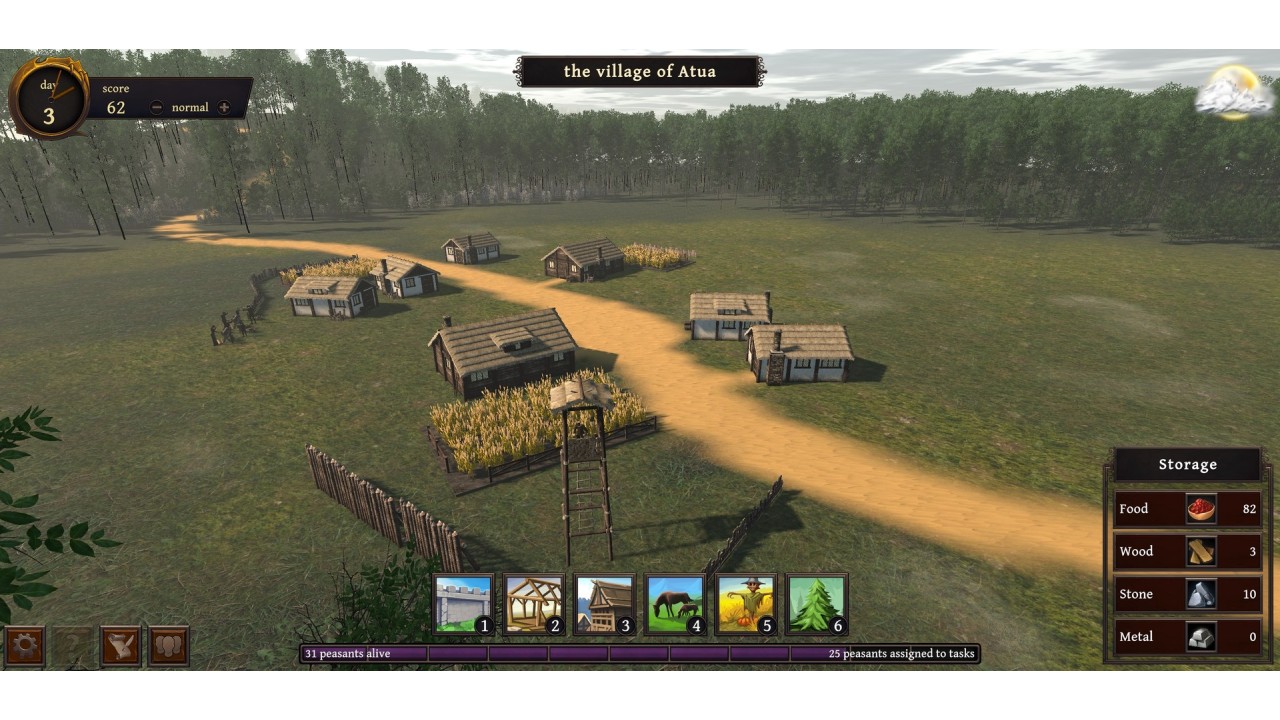Open the timber house build category
This screenshot has height=720, width=1280.
point(605,604)
